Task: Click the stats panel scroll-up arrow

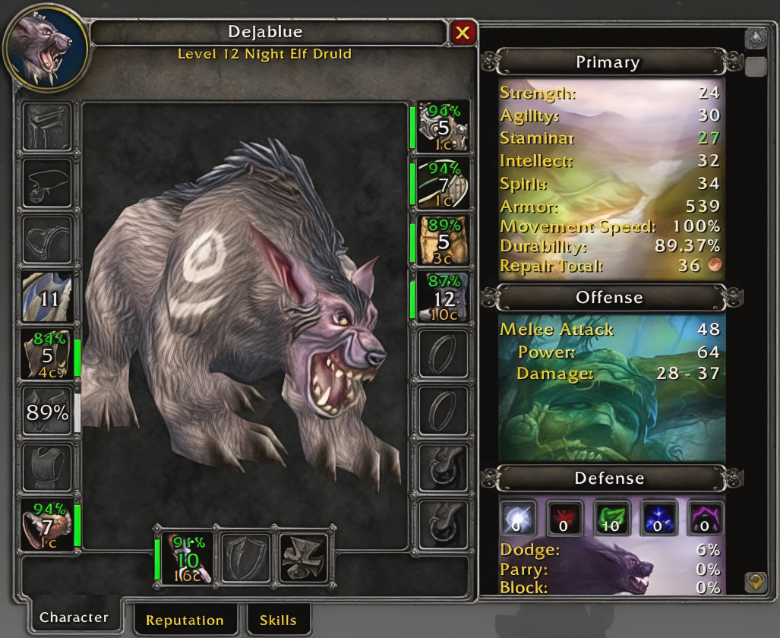Action: (756, 39)
